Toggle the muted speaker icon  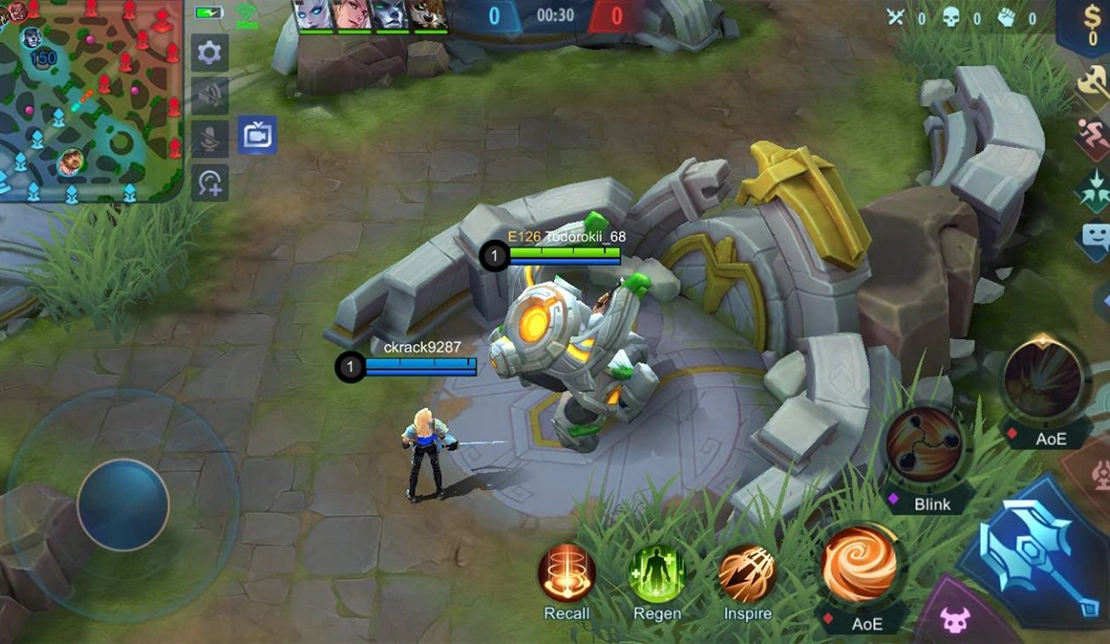pos(210,96)
